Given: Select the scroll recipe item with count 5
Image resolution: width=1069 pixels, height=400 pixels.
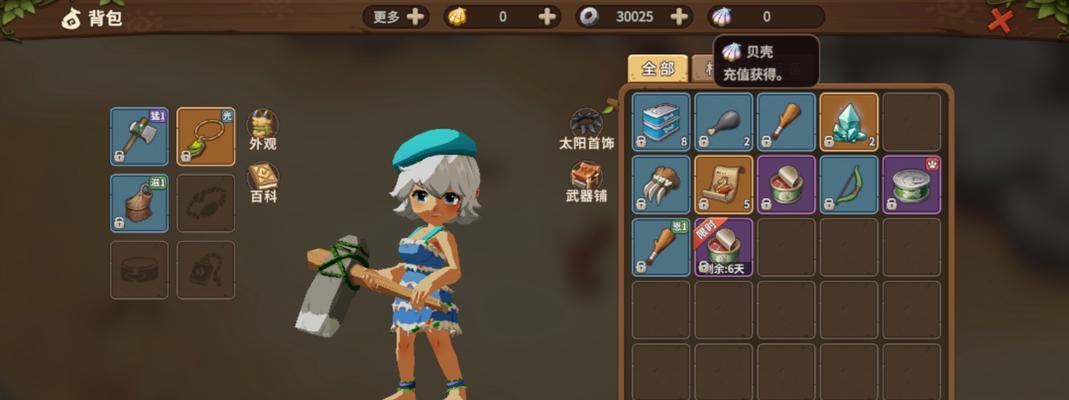Looking at the screenshot, I should point(723,184).
